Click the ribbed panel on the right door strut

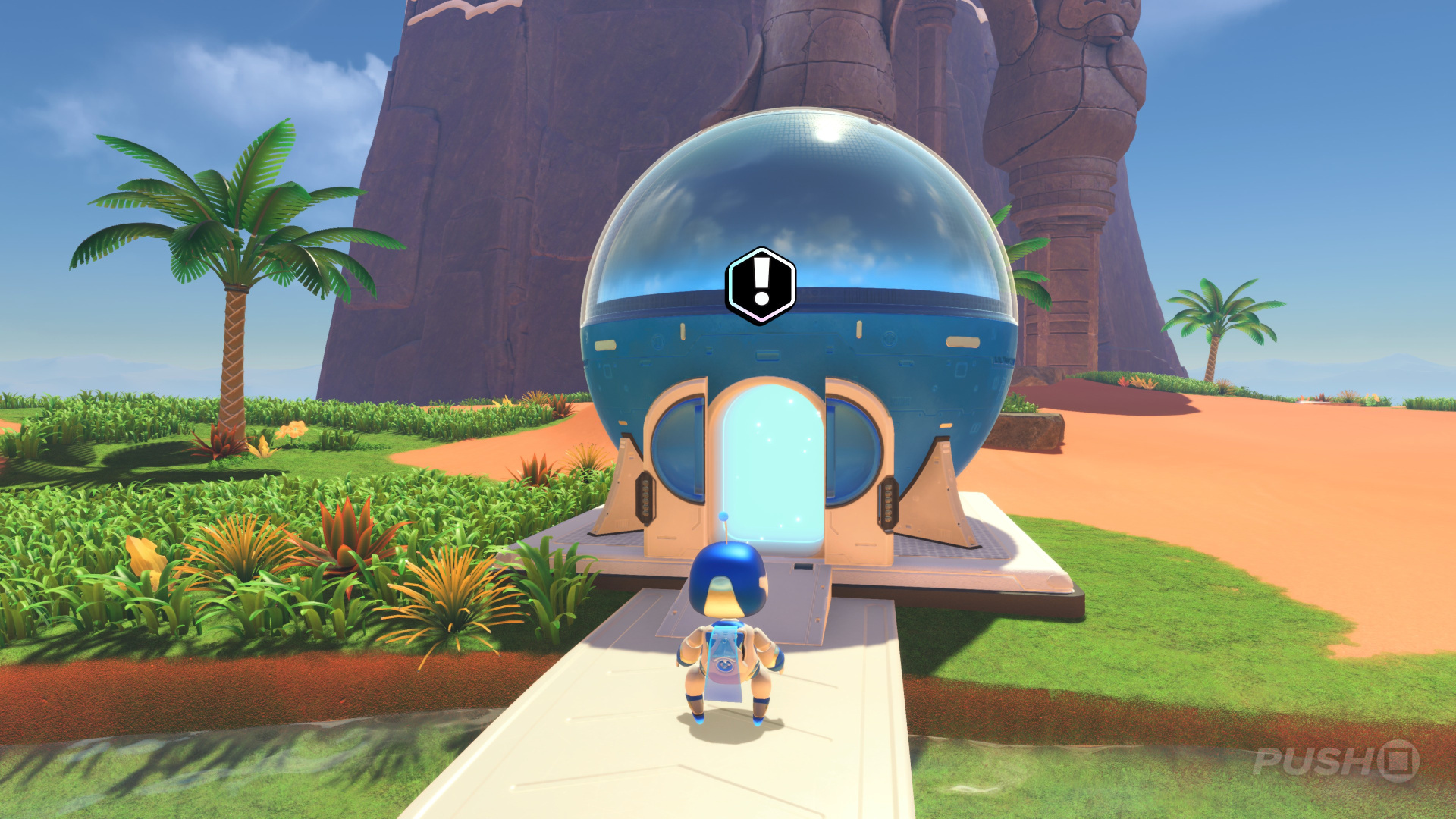[x=887, y=500]
